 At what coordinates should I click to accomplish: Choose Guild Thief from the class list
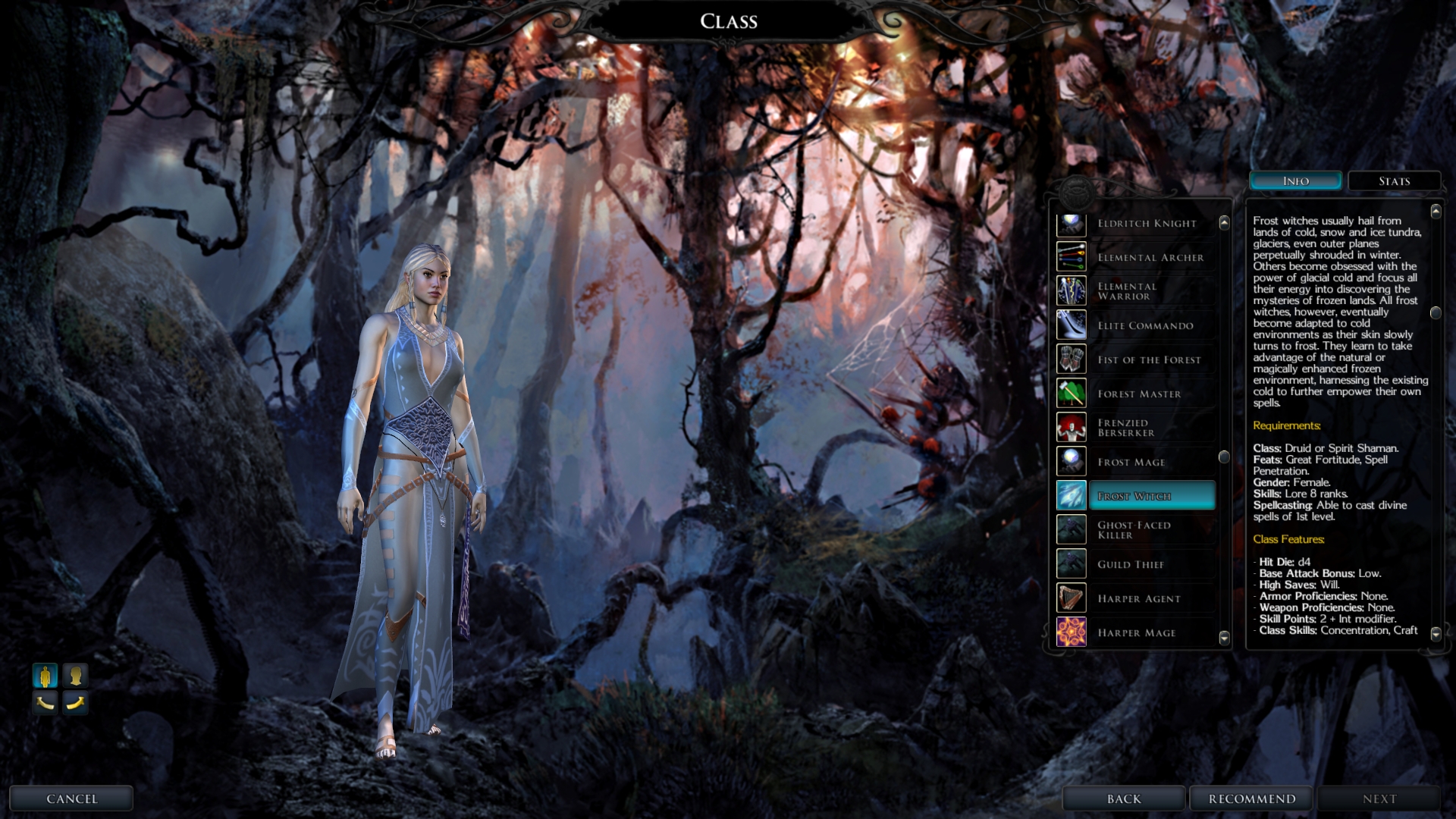[x=1130, y=565]
